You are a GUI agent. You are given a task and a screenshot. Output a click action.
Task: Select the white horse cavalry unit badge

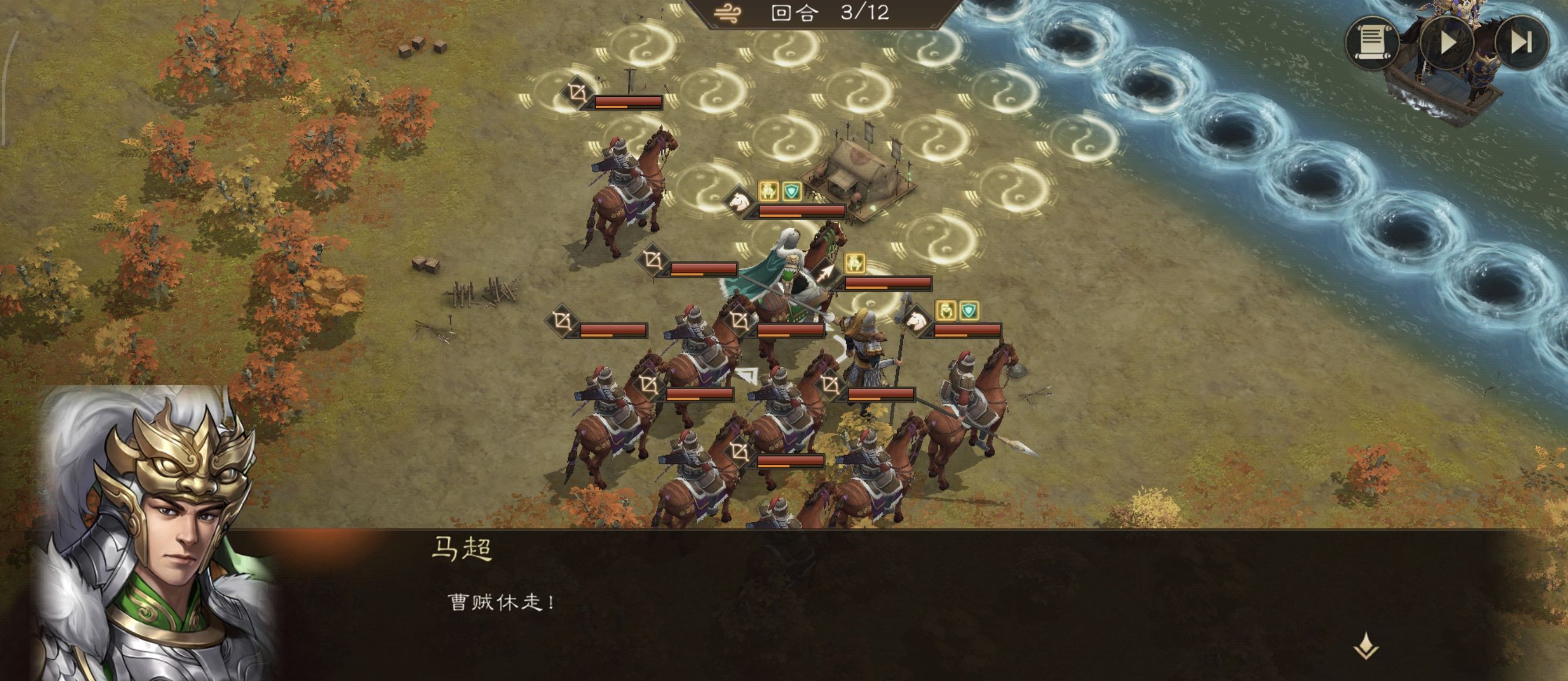[738, 201]
